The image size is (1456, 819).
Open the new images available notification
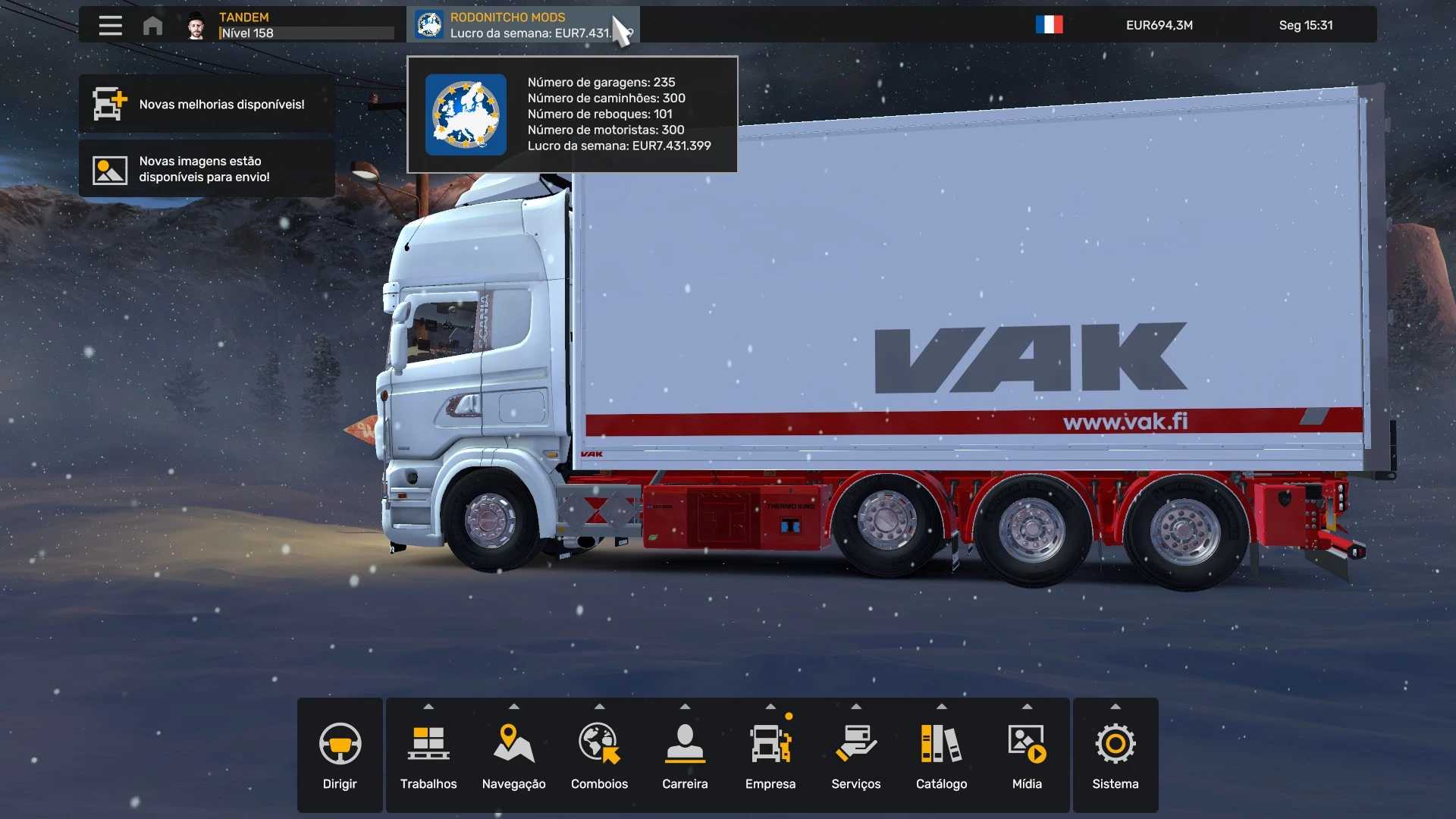tap(206, 169)
